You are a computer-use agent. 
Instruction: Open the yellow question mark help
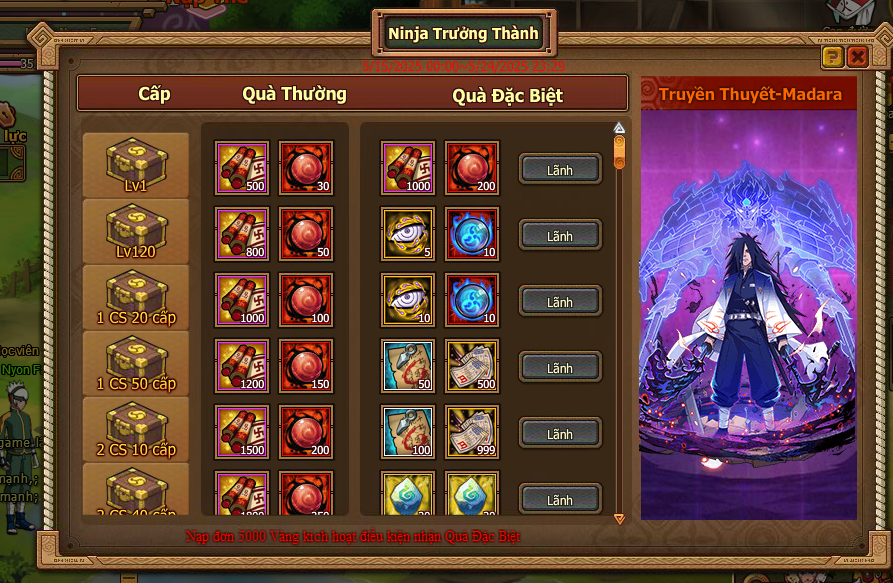tap(832, 57)
